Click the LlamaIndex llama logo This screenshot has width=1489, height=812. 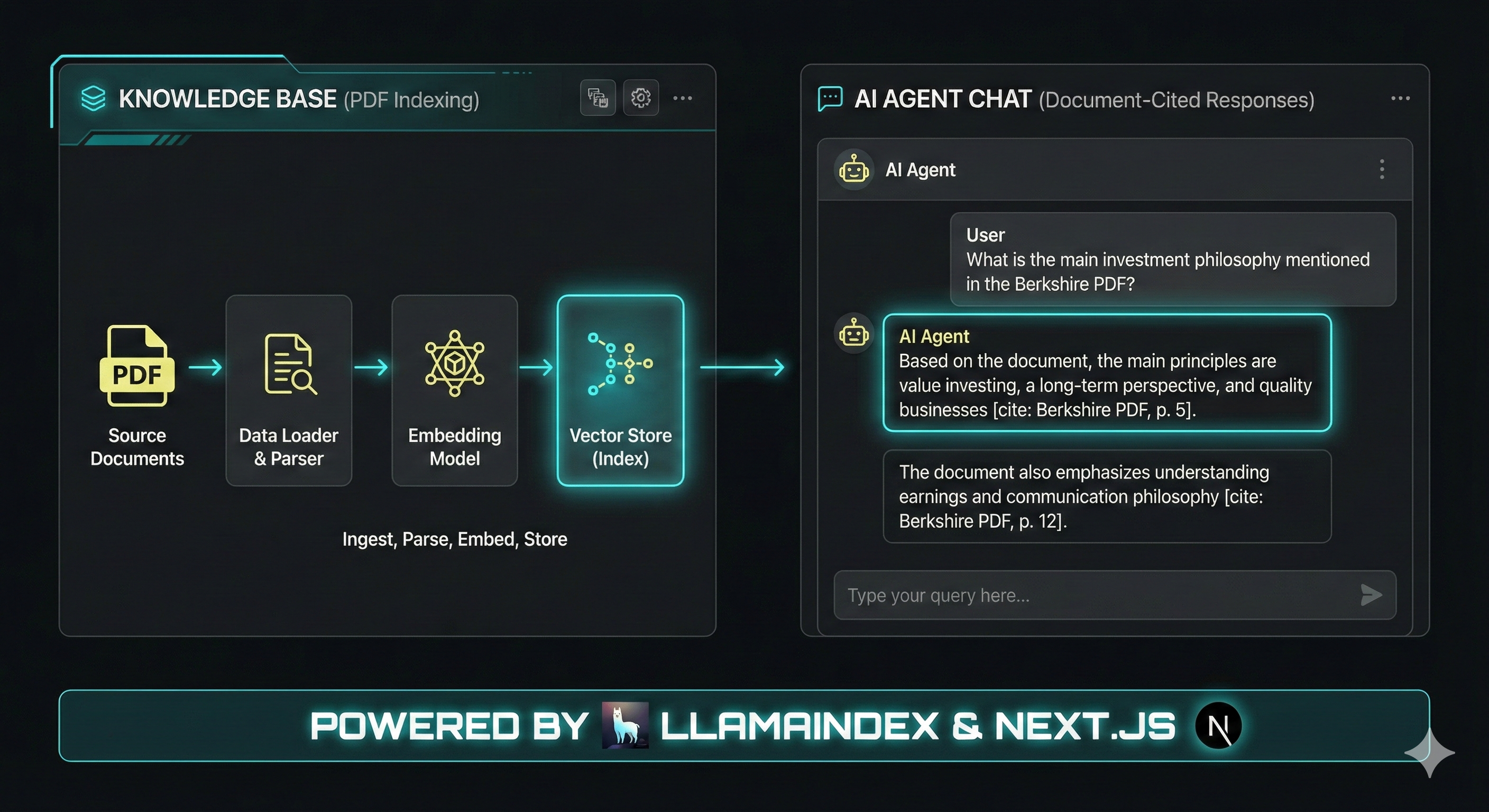point(625,725)
